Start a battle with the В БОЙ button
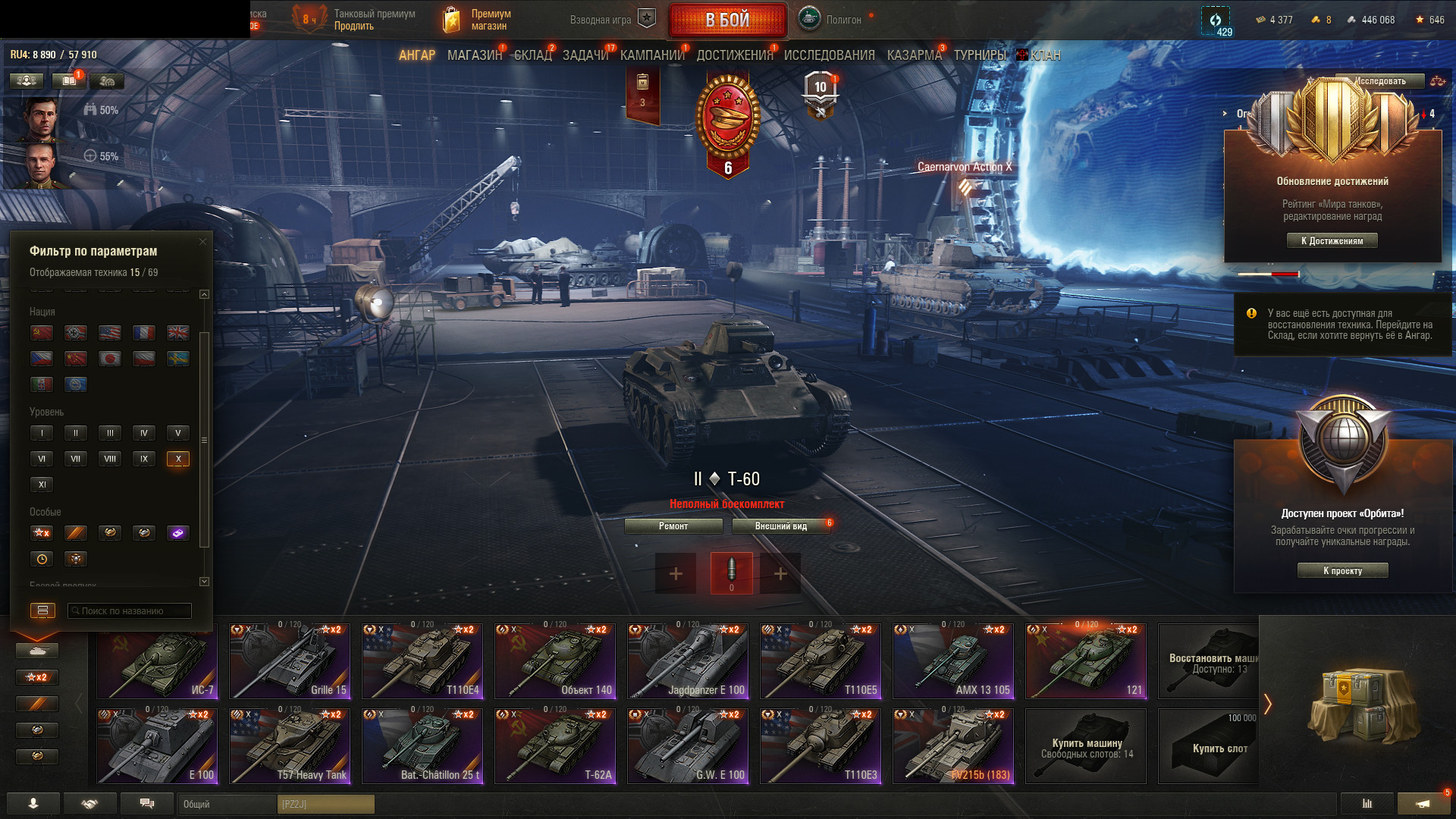 tap(727, 20)
